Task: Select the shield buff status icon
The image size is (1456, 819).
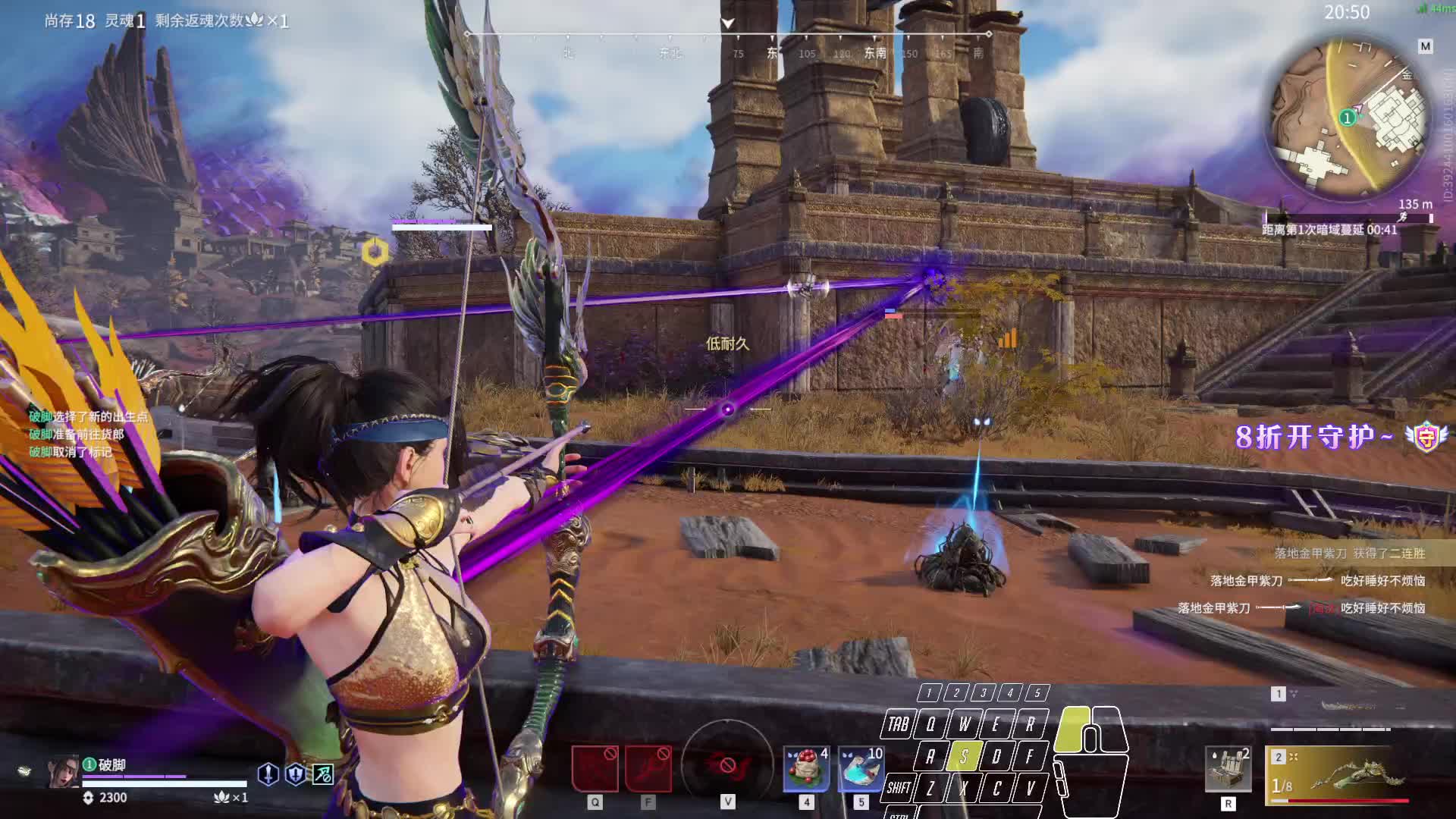Action: point(295,773)
